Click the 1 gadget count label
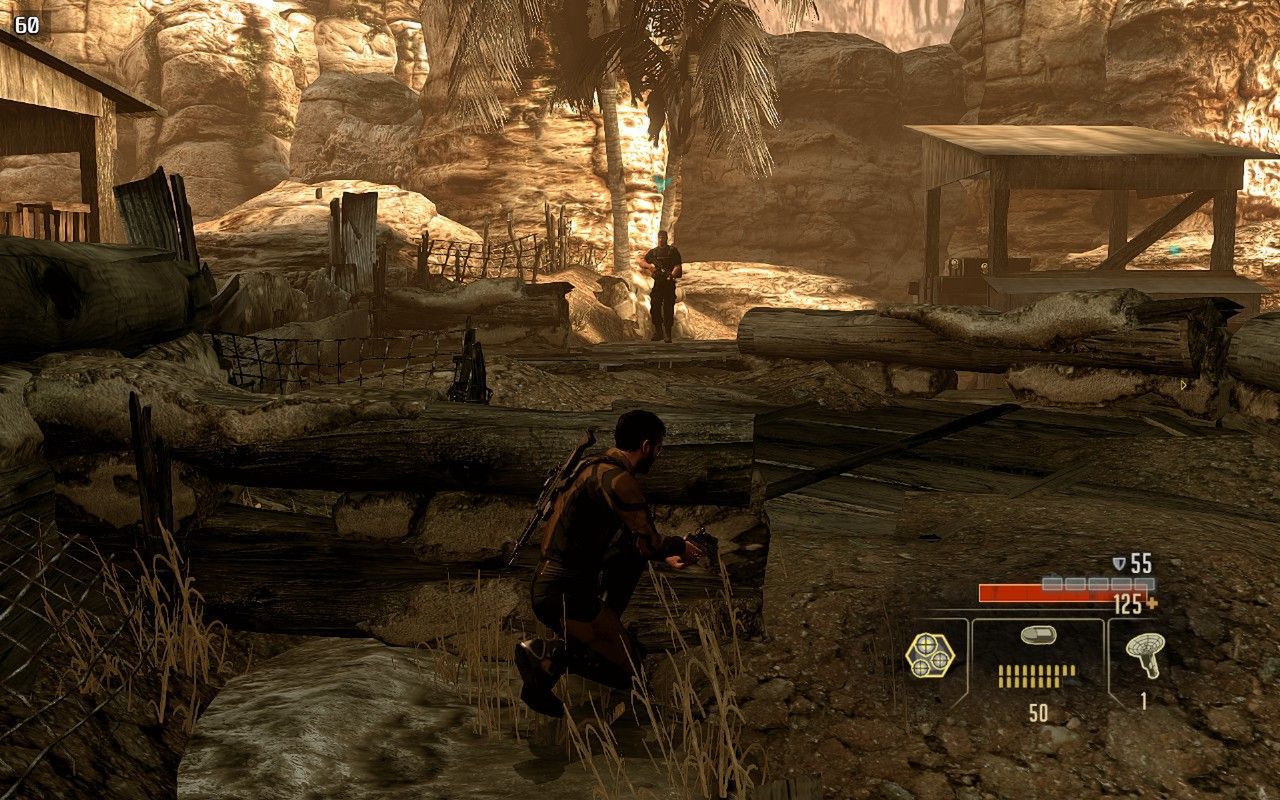Screen dimensions: 1280x800 click(x=1143, y=700)
